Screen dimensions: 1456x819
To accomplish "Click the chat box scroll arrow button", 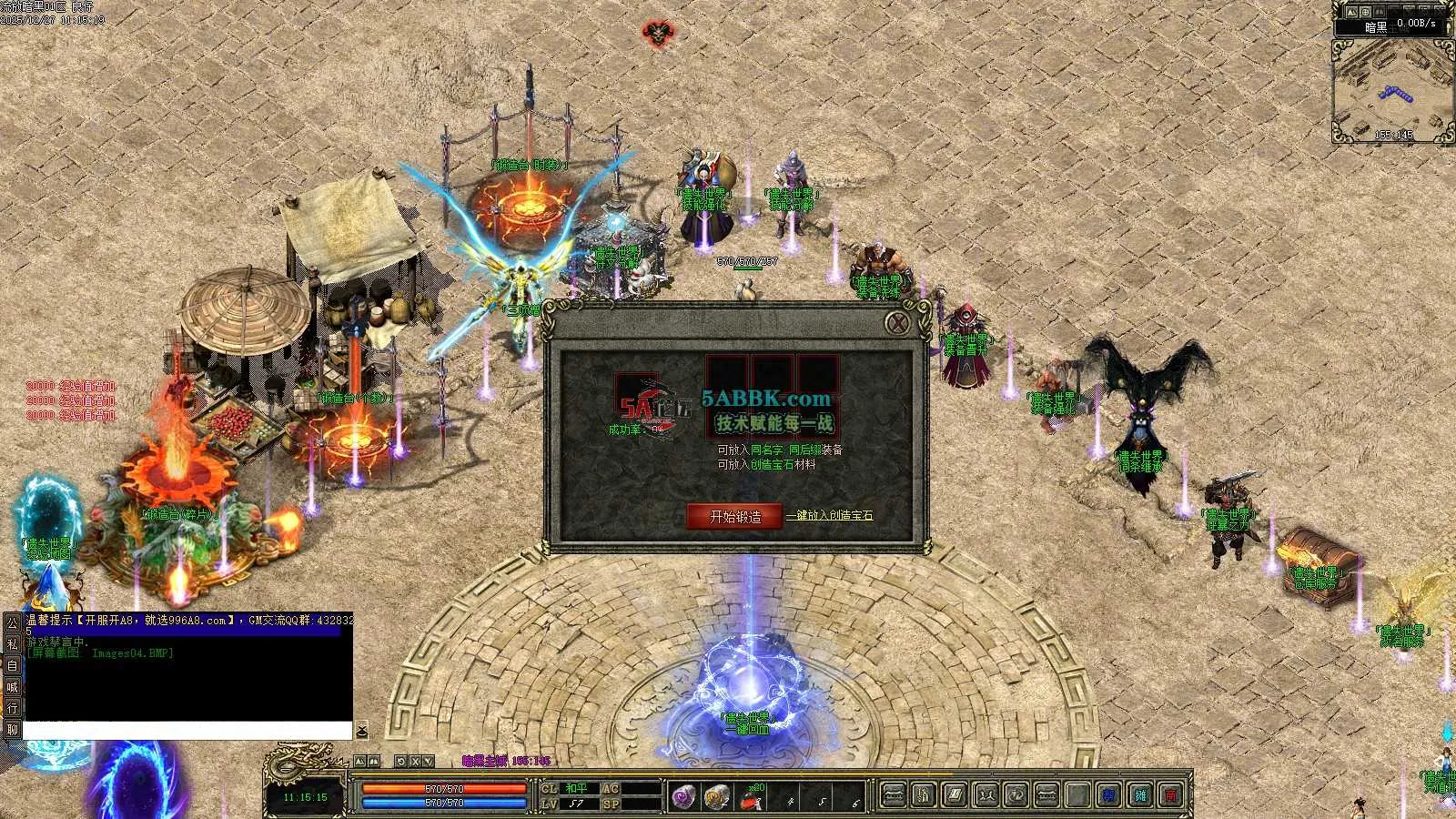I will coord(361,731).
